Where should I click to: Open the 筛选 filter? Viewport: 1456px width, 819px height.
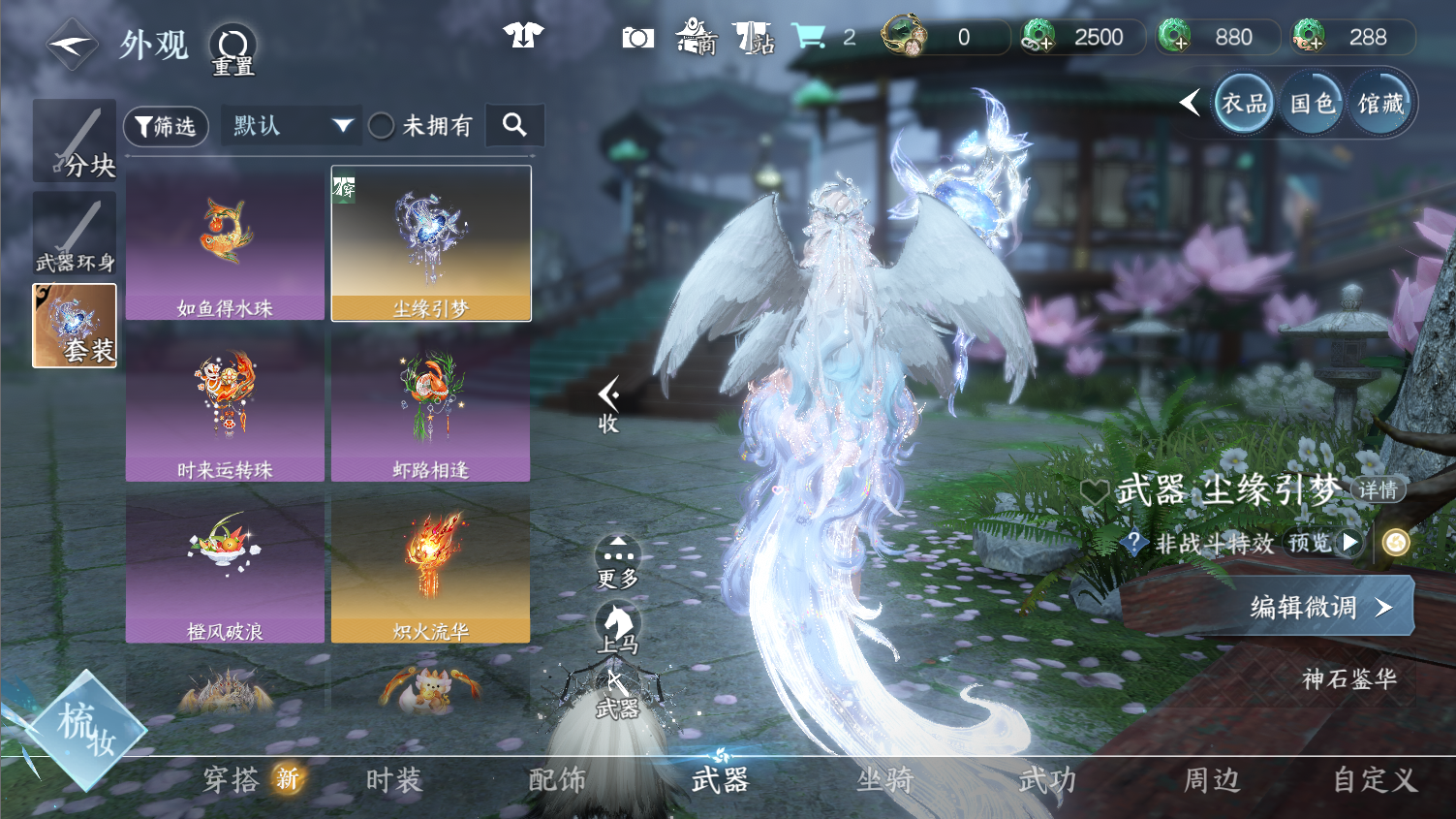coord(166,126)
